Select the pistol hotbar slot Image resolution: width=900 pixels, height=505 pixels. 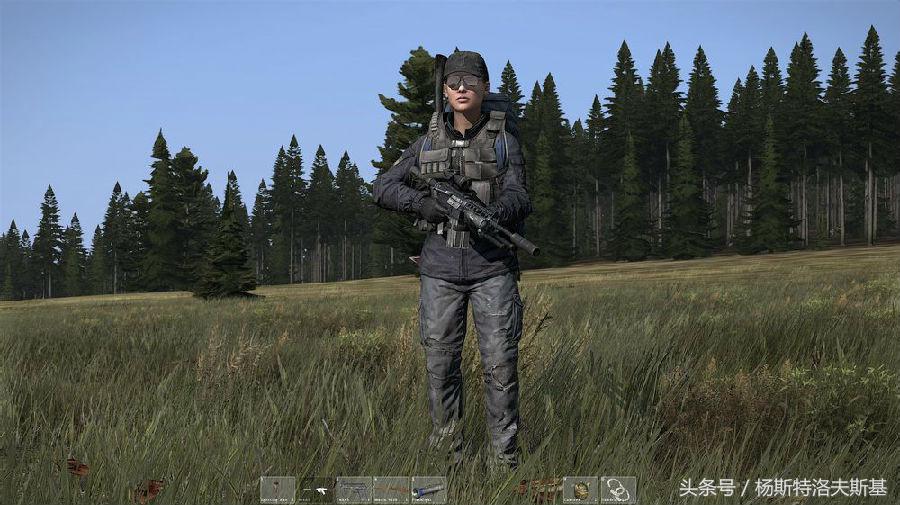353,489
